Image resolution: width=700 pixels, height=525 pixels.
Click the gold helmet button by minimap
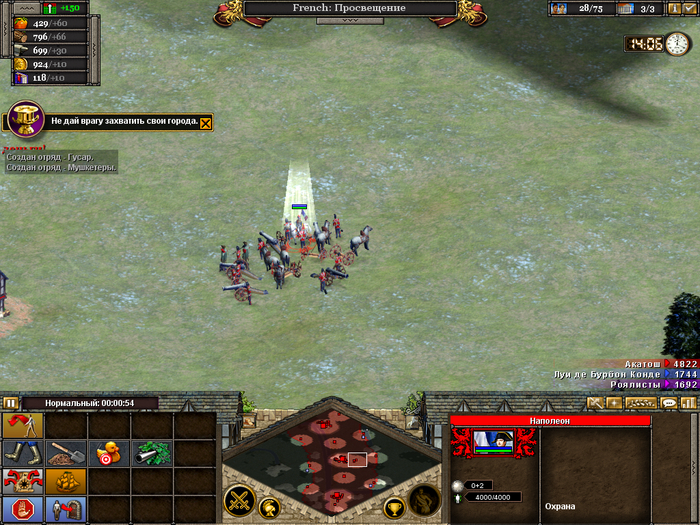click(269, 507)
